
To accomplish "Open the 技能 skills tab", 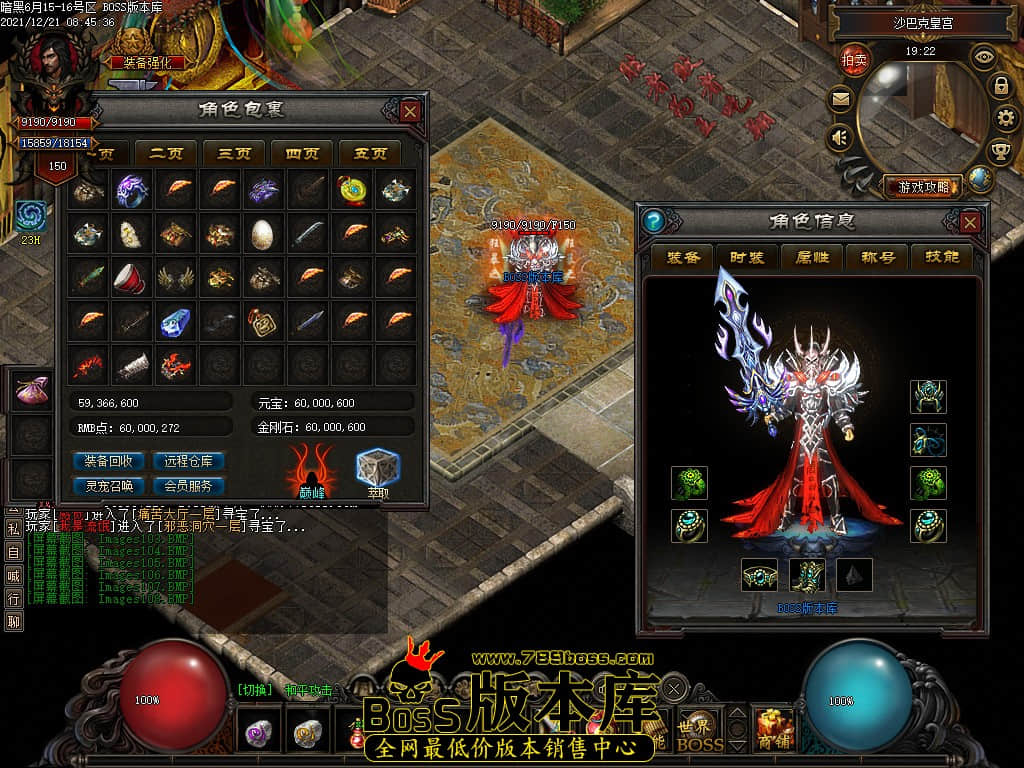I will (942, 257).
